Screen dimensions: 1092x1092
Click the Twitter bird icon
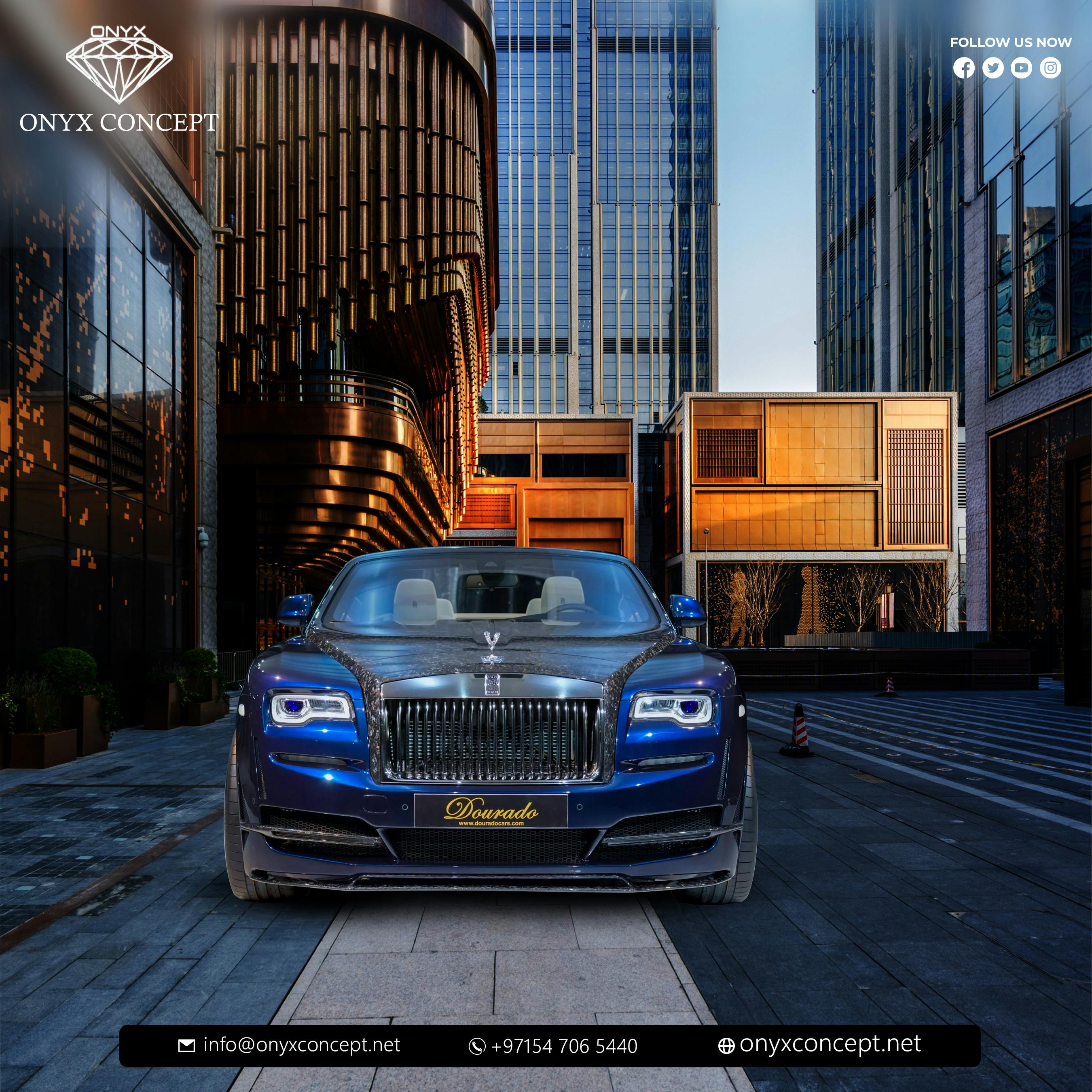coord(993,68)
